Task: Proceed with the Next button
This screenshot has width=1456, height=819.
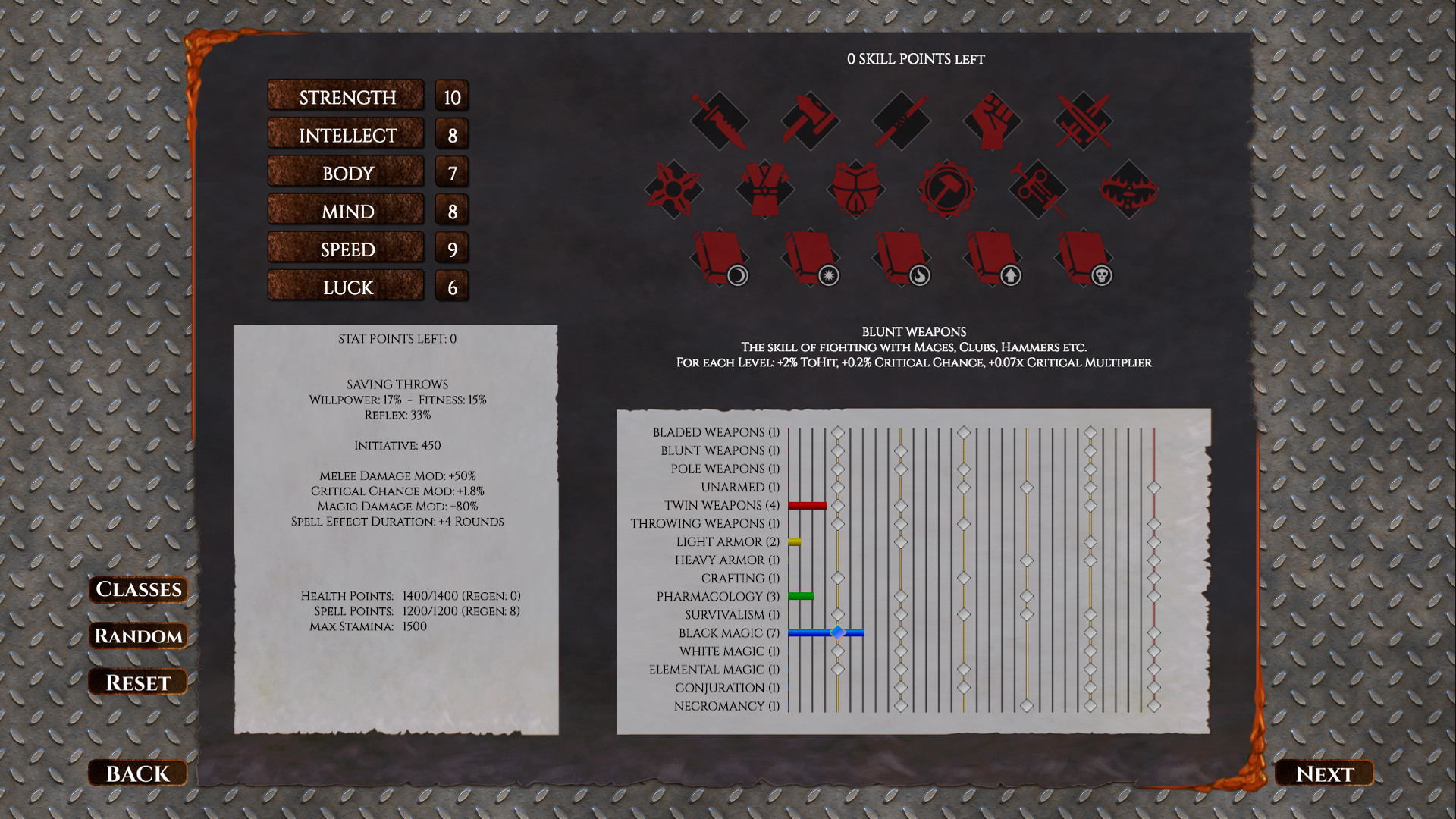Action: 1324,773
